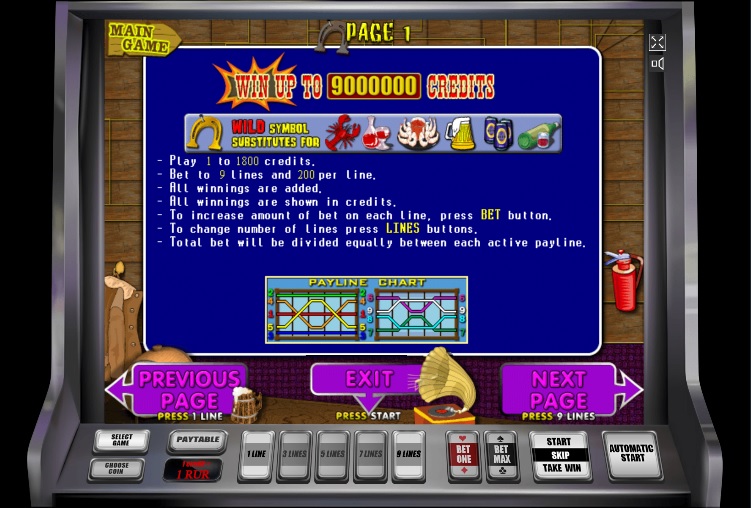Toggle the Paytable button
This screenshot has width=751, height=508.
(x=195, y=441)
